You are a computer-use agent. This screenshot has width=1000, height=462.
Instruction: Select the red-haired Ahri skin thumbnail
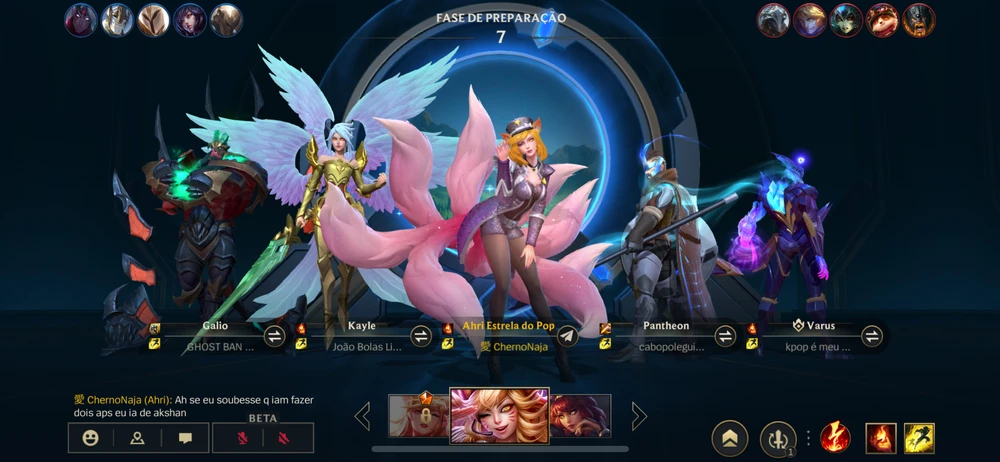580,416
